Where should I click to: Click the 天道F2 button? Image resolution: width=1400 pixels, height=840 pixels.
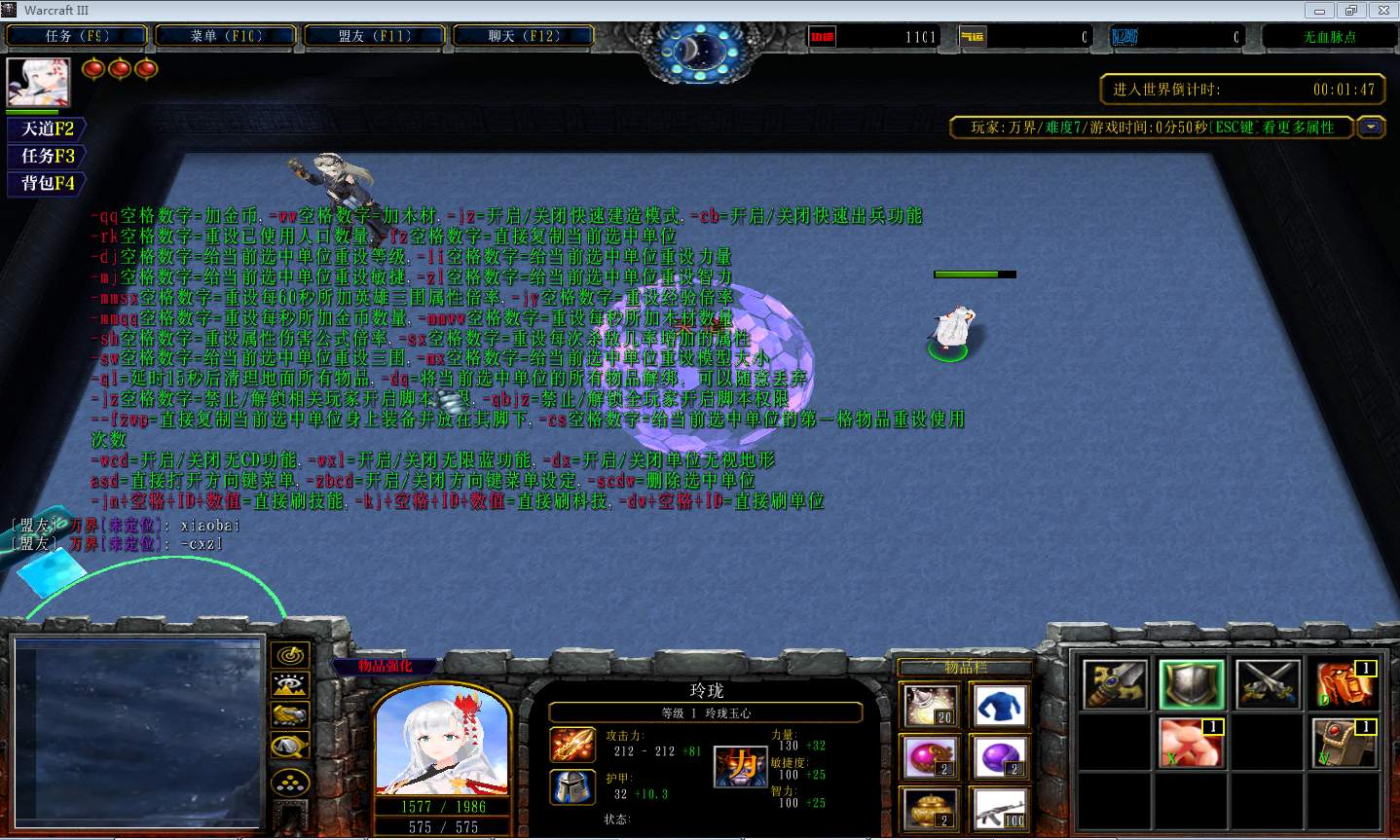tap(47, 128)
